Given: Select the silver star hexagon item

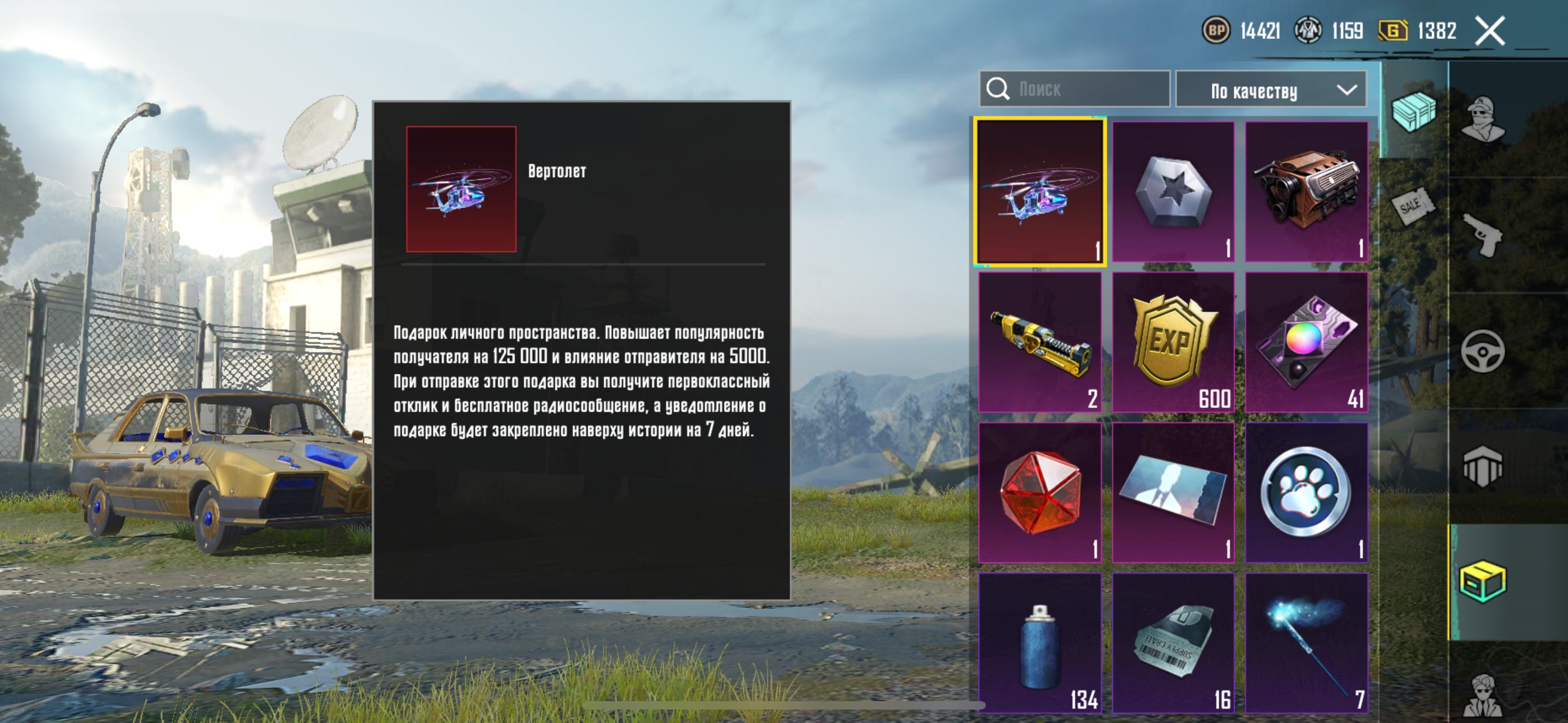Looking at the screenshot, I should point(1173,192).
